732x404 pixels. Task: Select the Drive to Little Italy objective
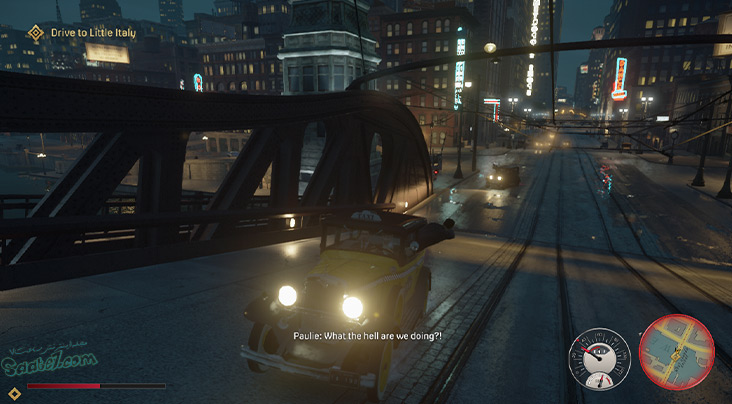coord(96,33)
